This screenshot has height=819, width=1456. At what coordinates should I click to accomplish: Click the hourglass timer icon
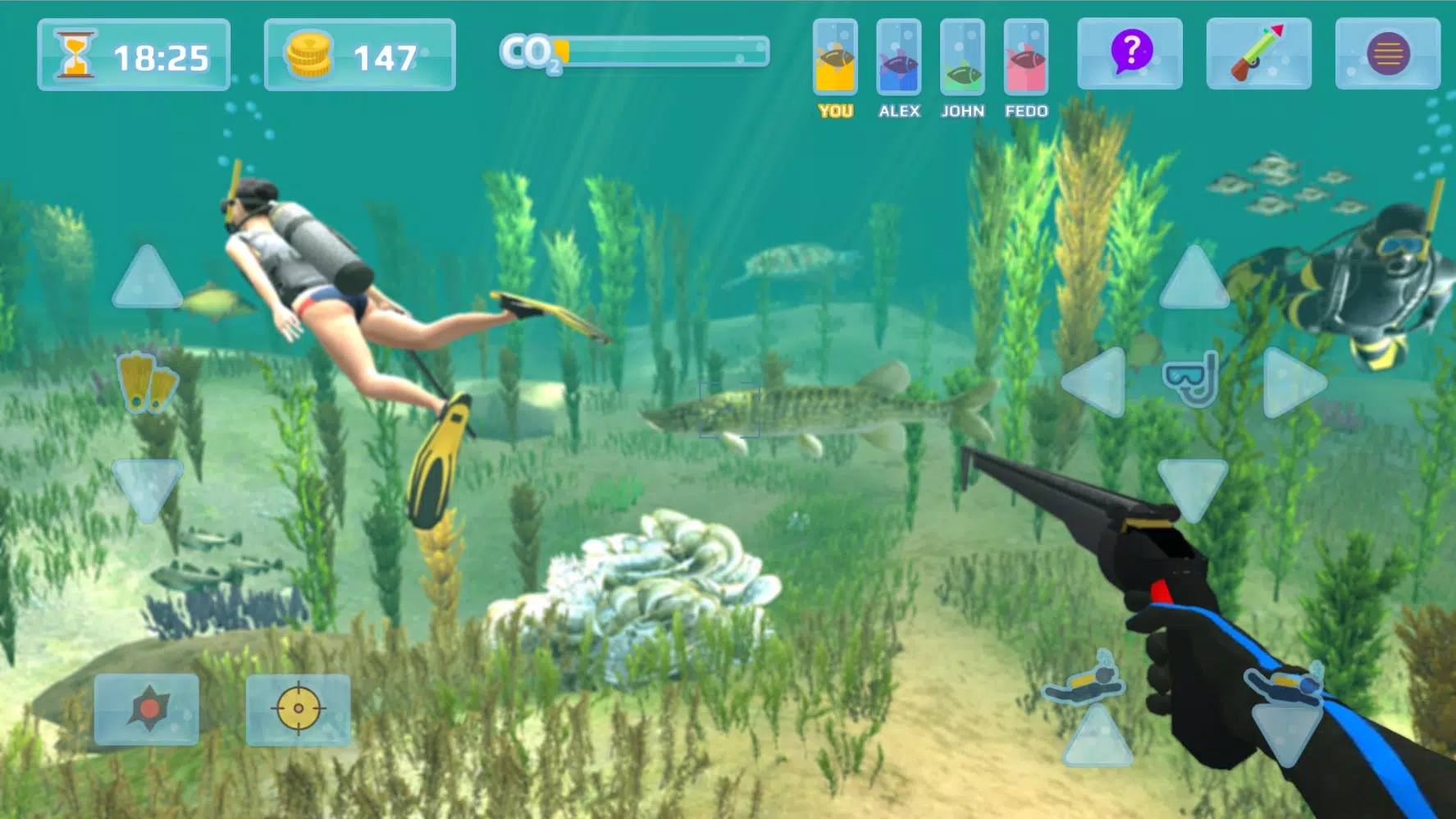(75, 54)
